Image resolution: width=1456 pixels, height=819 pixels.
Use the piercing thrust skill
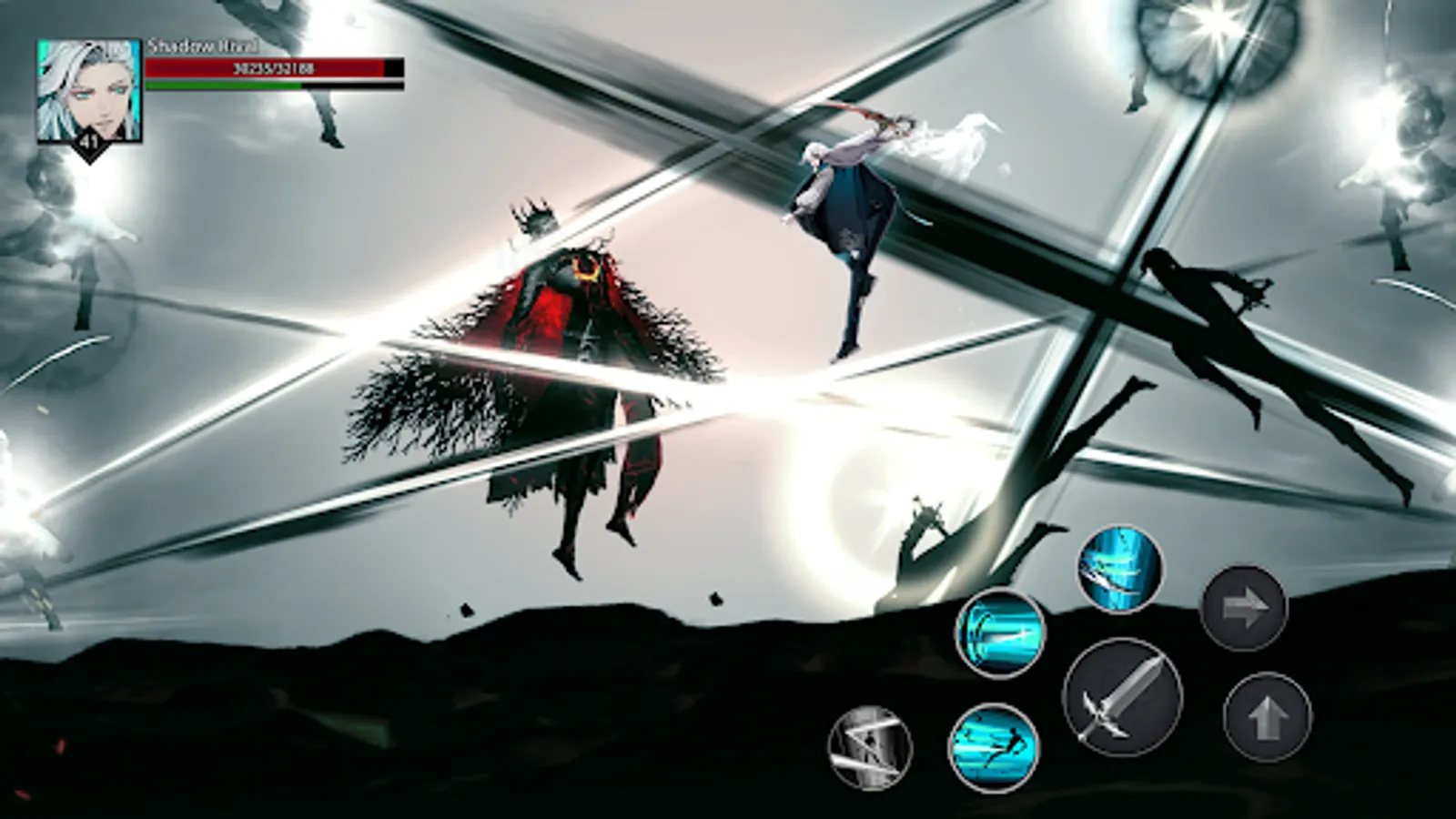(998, 635)
